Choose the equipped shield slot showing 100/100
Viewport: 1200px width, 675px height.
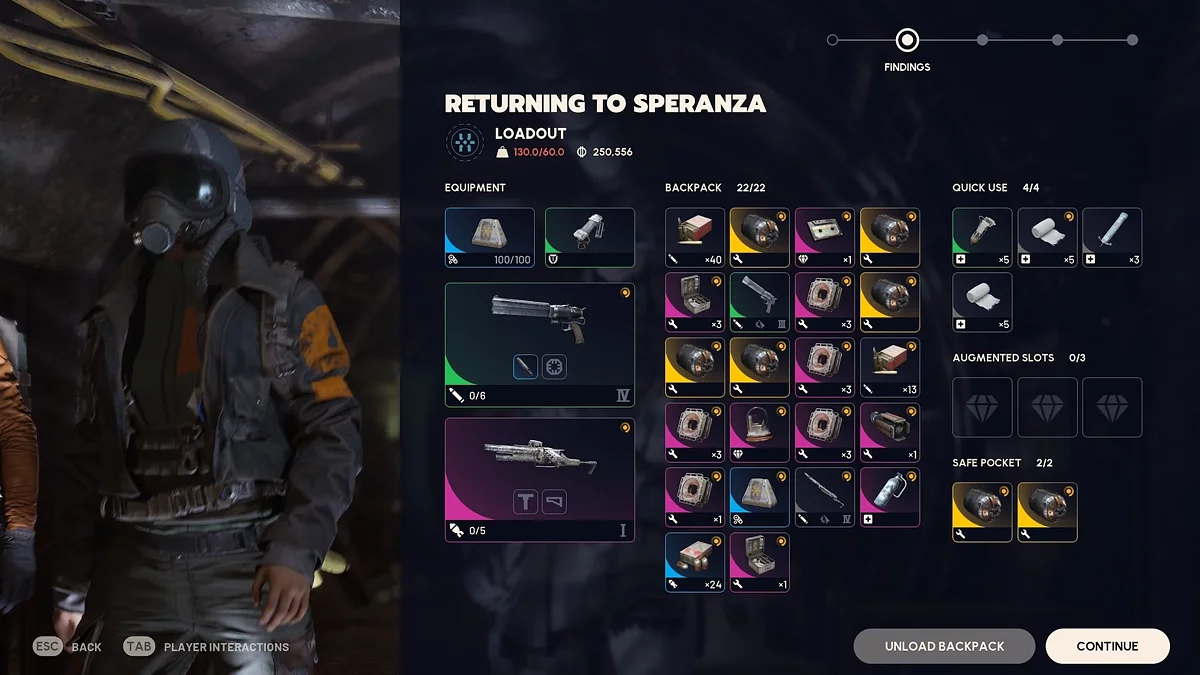click(x=490, y=237)
